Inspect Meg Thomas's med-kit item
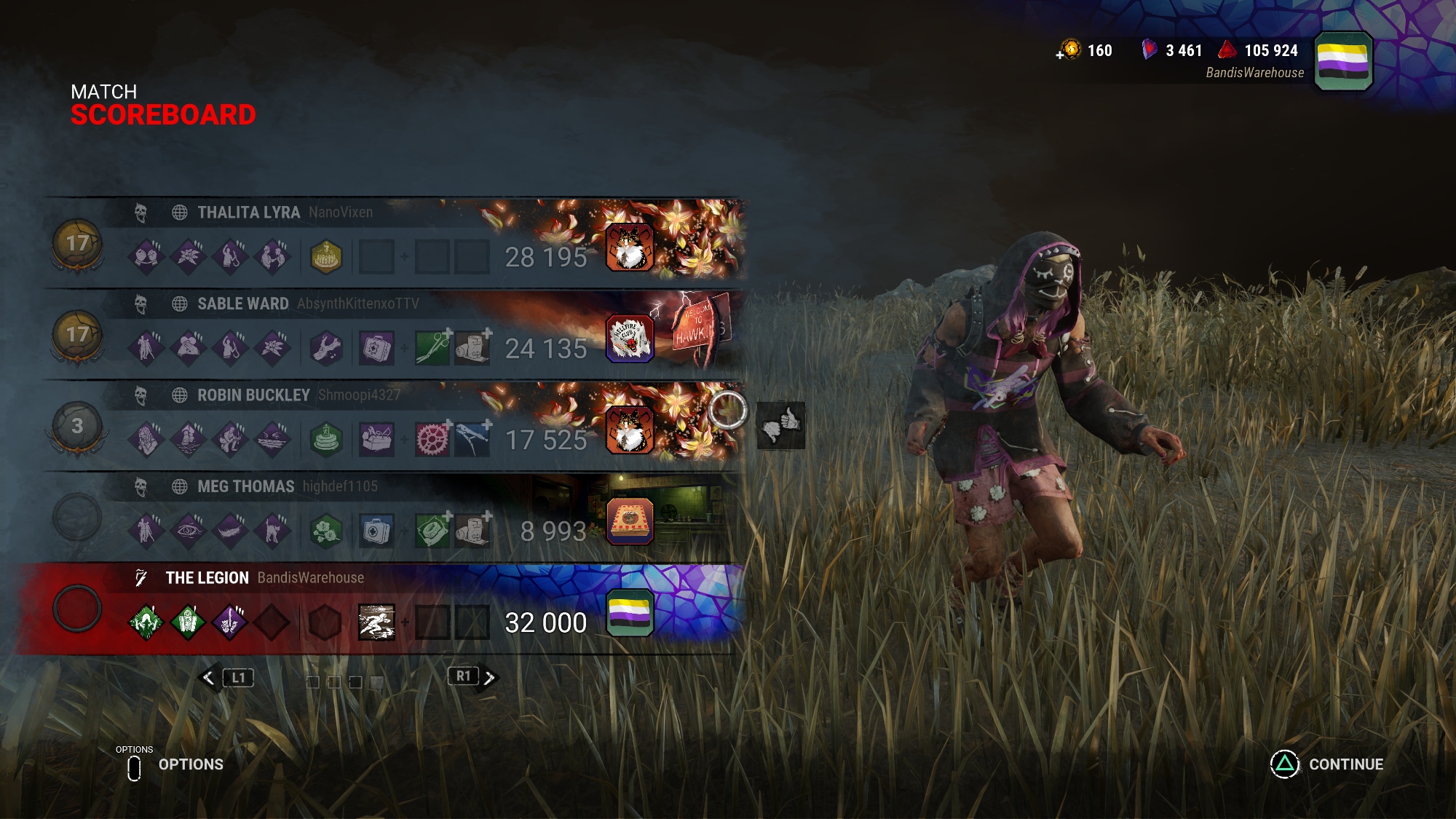The image size is (1456, 819). tap(376, 532)
